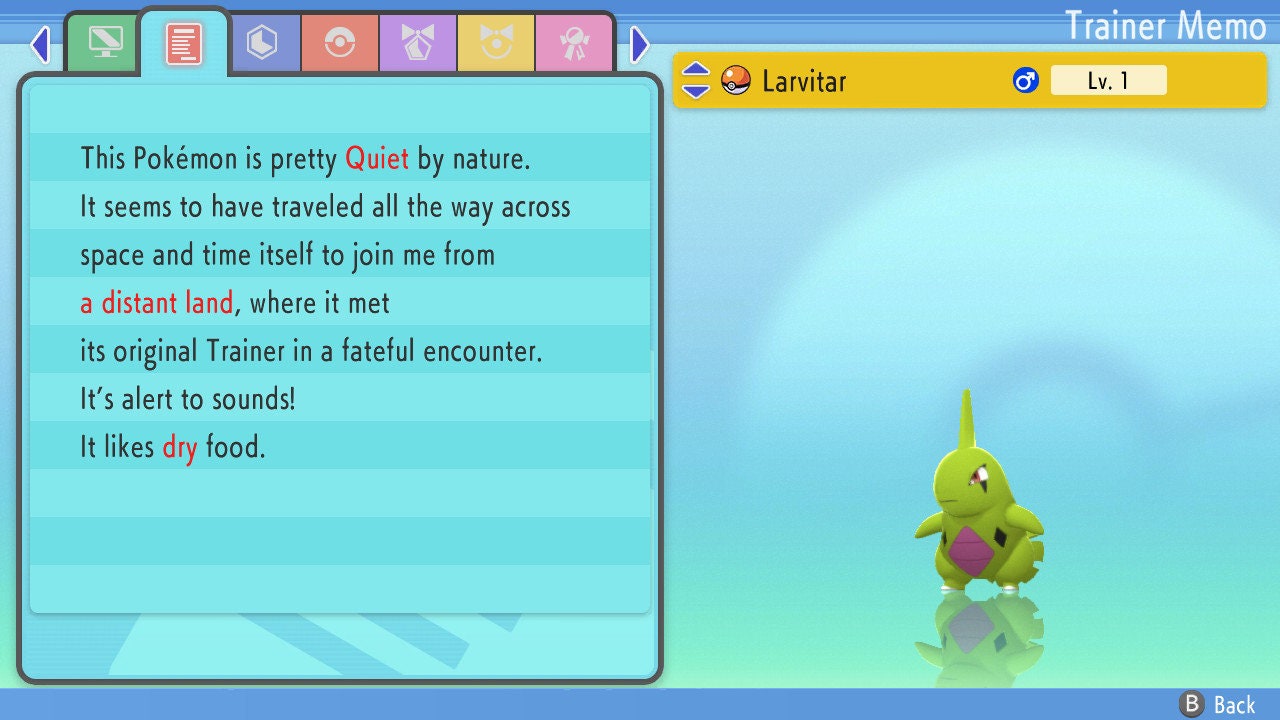
Task: Select the red Trainer Memo tab
Action: point(183,43)
